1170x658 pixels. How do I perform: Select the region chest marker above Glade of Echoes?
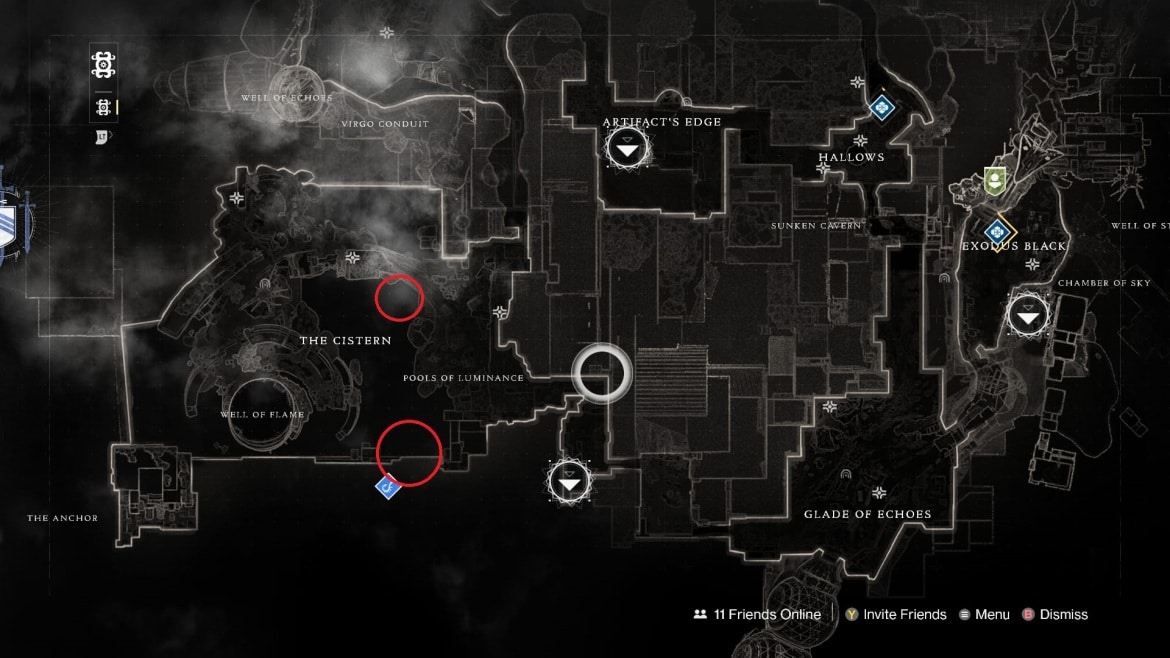[879, 493]
